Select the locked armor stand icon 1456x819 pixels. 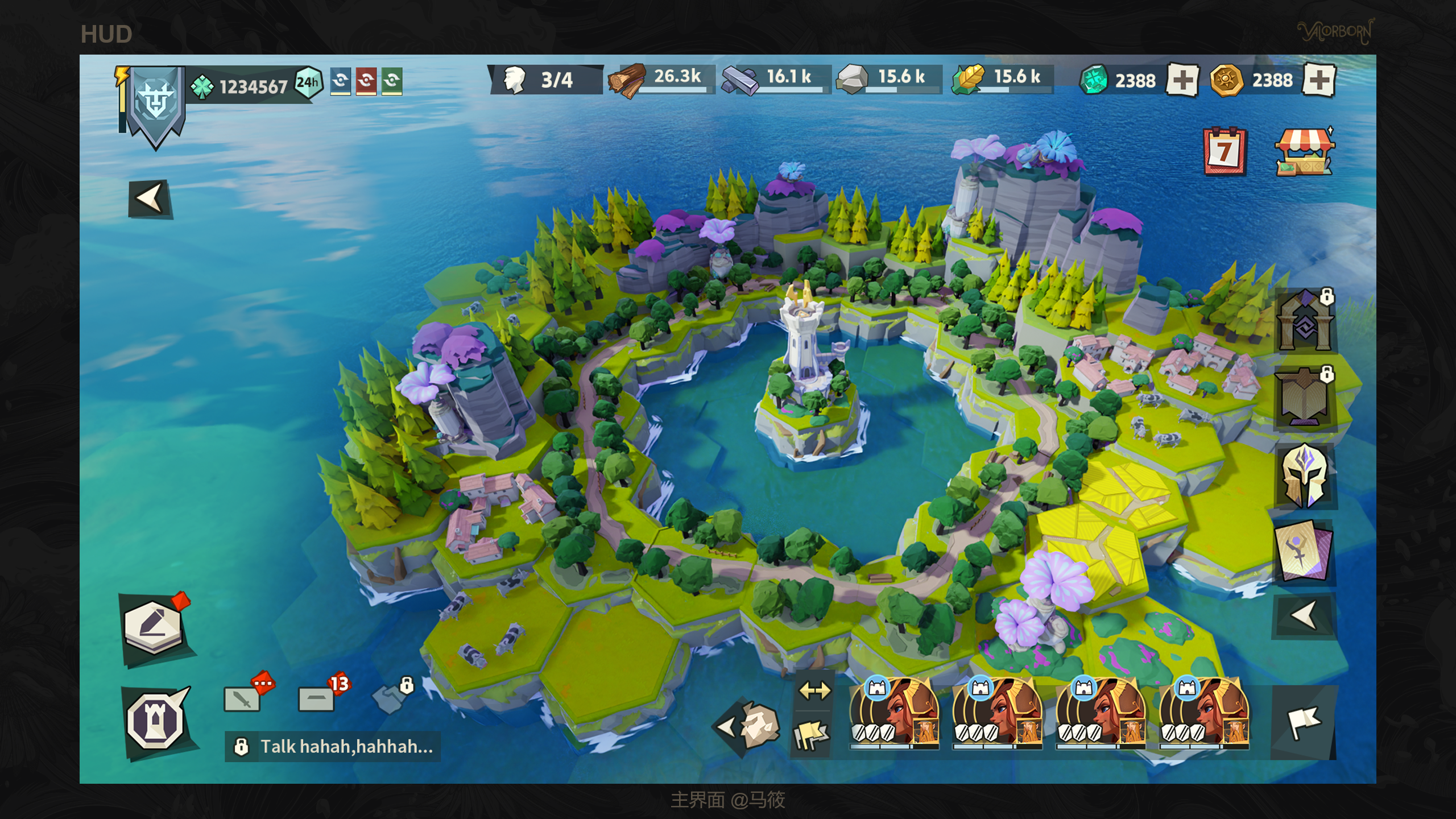[1305, 398]
